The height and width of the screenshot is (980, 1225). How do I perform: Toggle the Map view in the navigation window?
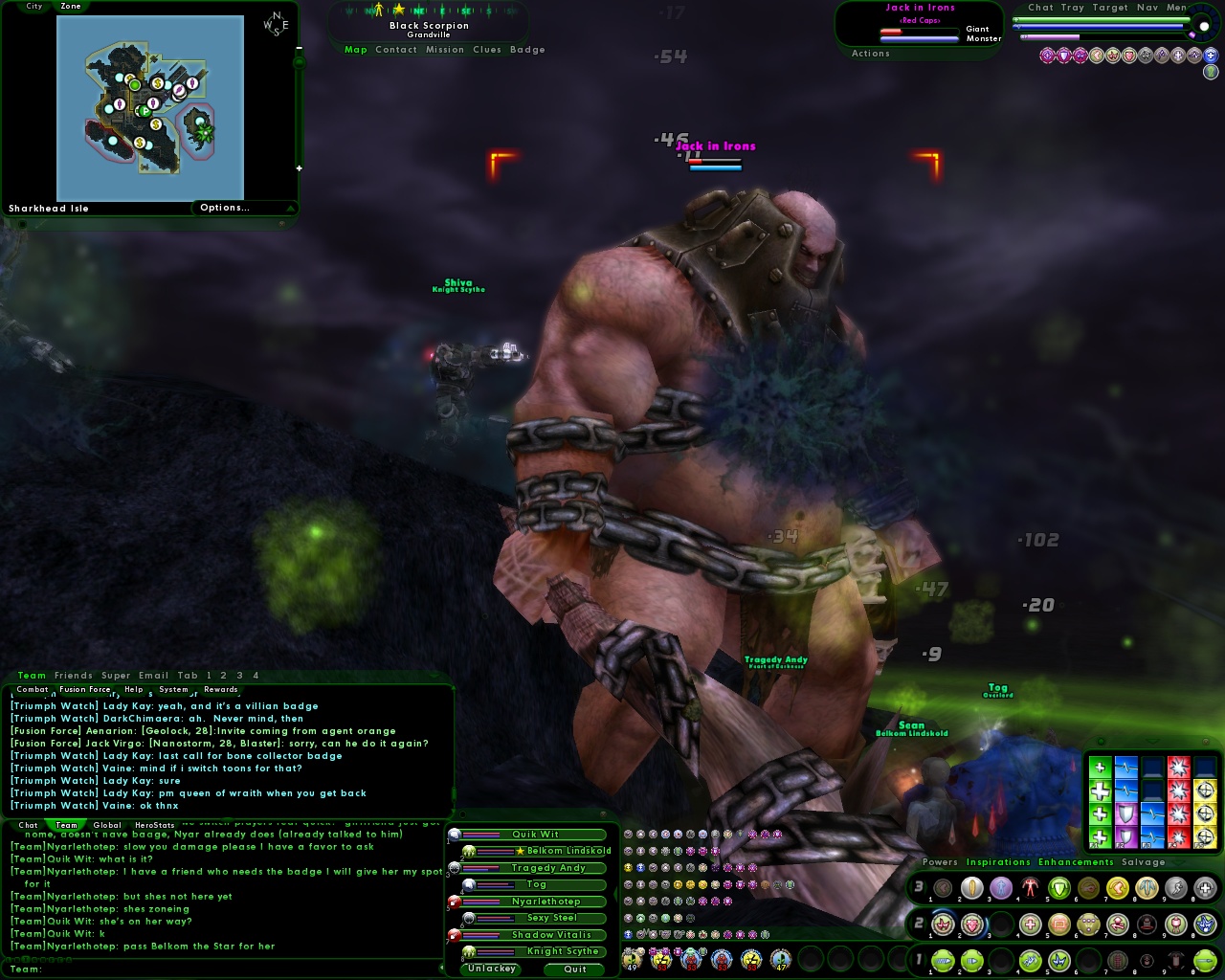(x=355, y=50)
